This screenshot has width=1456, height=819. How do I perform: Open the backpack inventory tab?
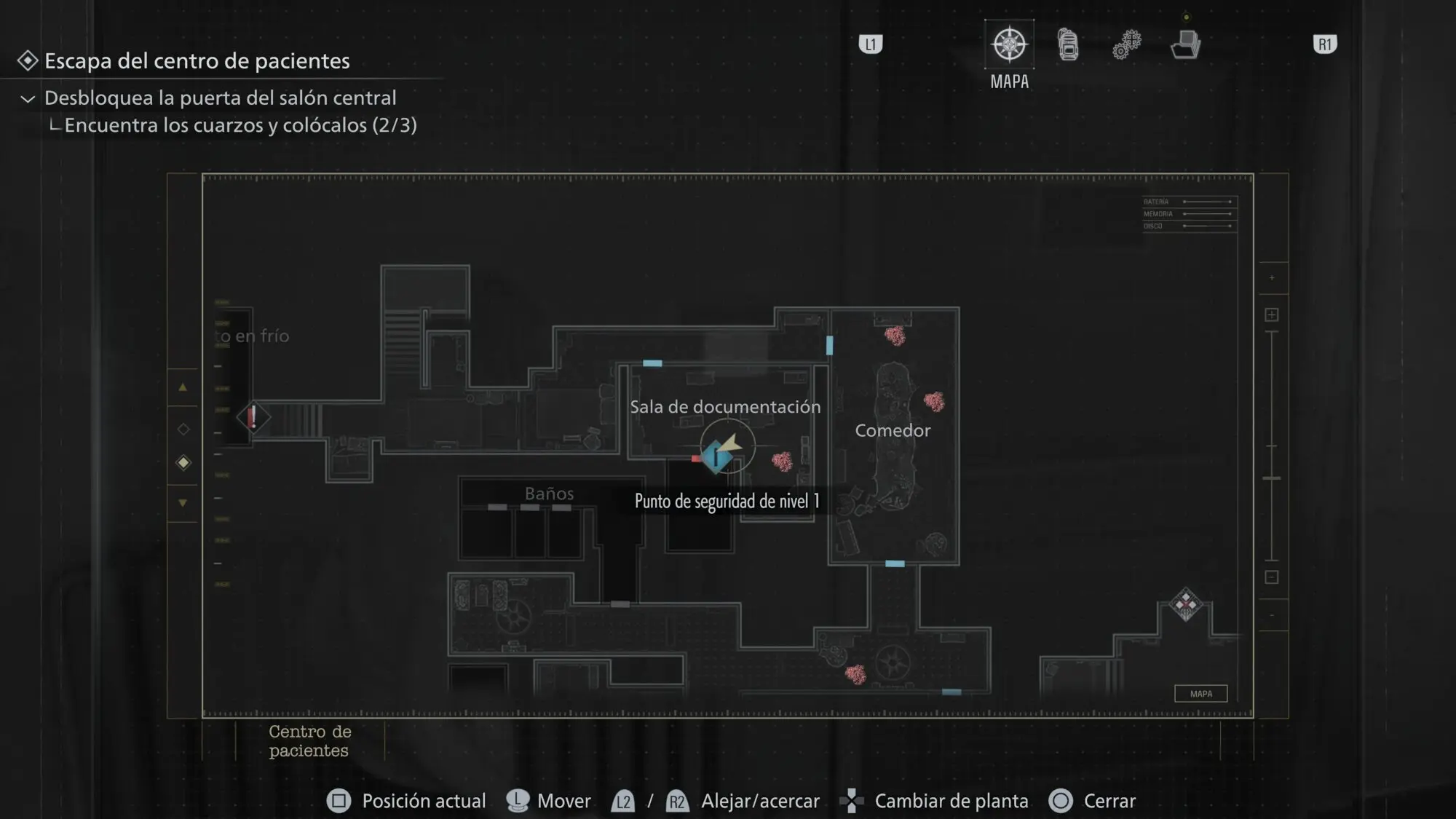(1068, 45)
